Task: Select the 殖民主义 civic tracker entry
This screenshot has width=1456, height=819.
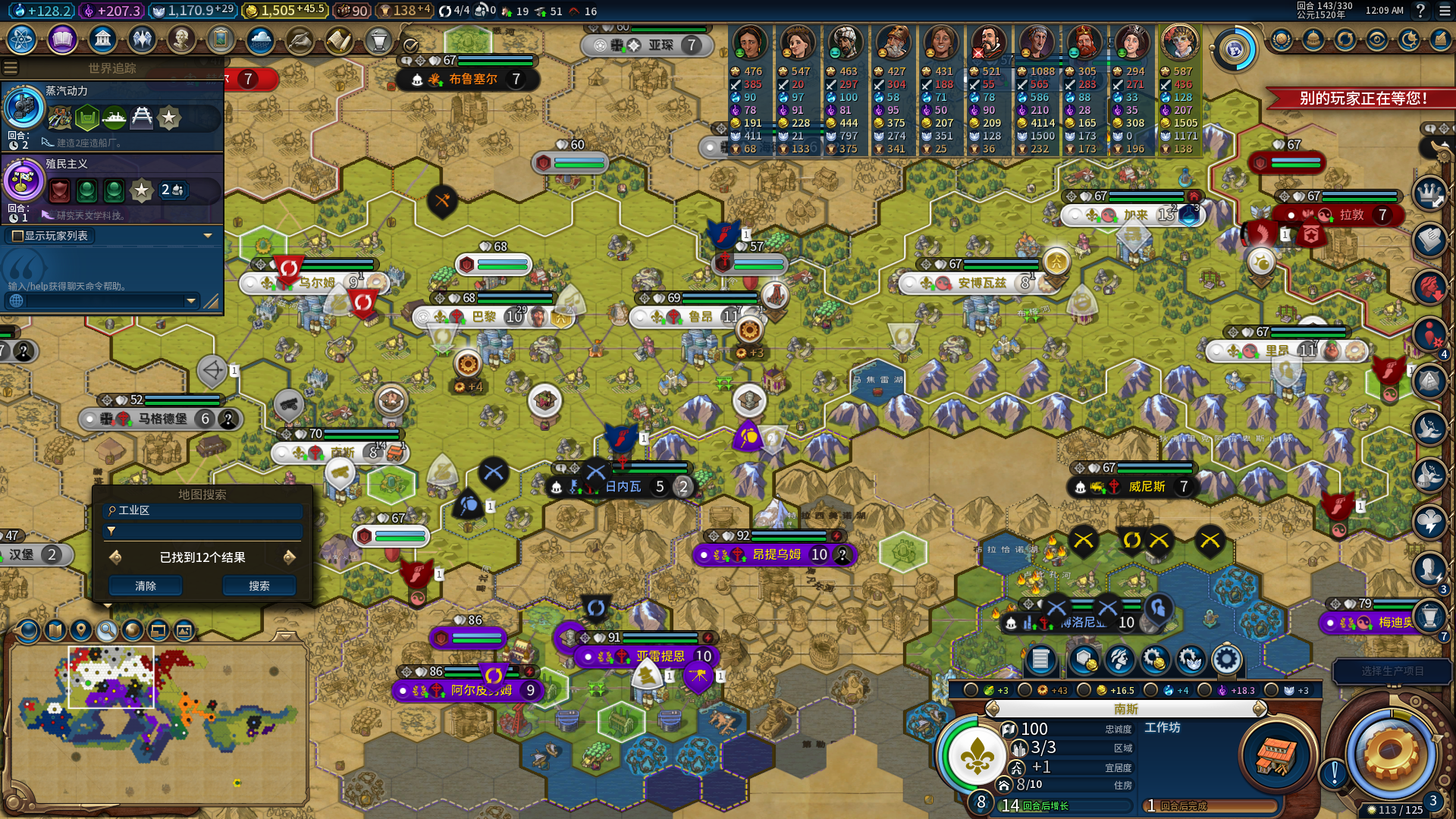Action: click(112, 188)
